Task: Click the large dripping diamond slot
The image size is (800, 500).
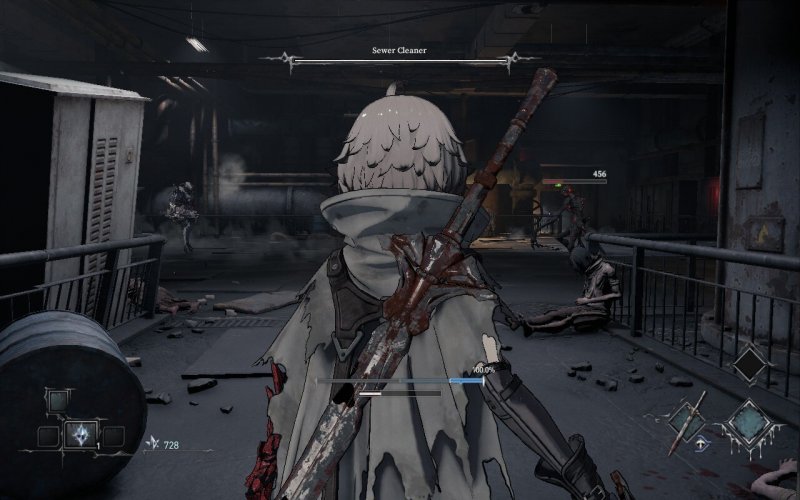Action: (748, 421)
